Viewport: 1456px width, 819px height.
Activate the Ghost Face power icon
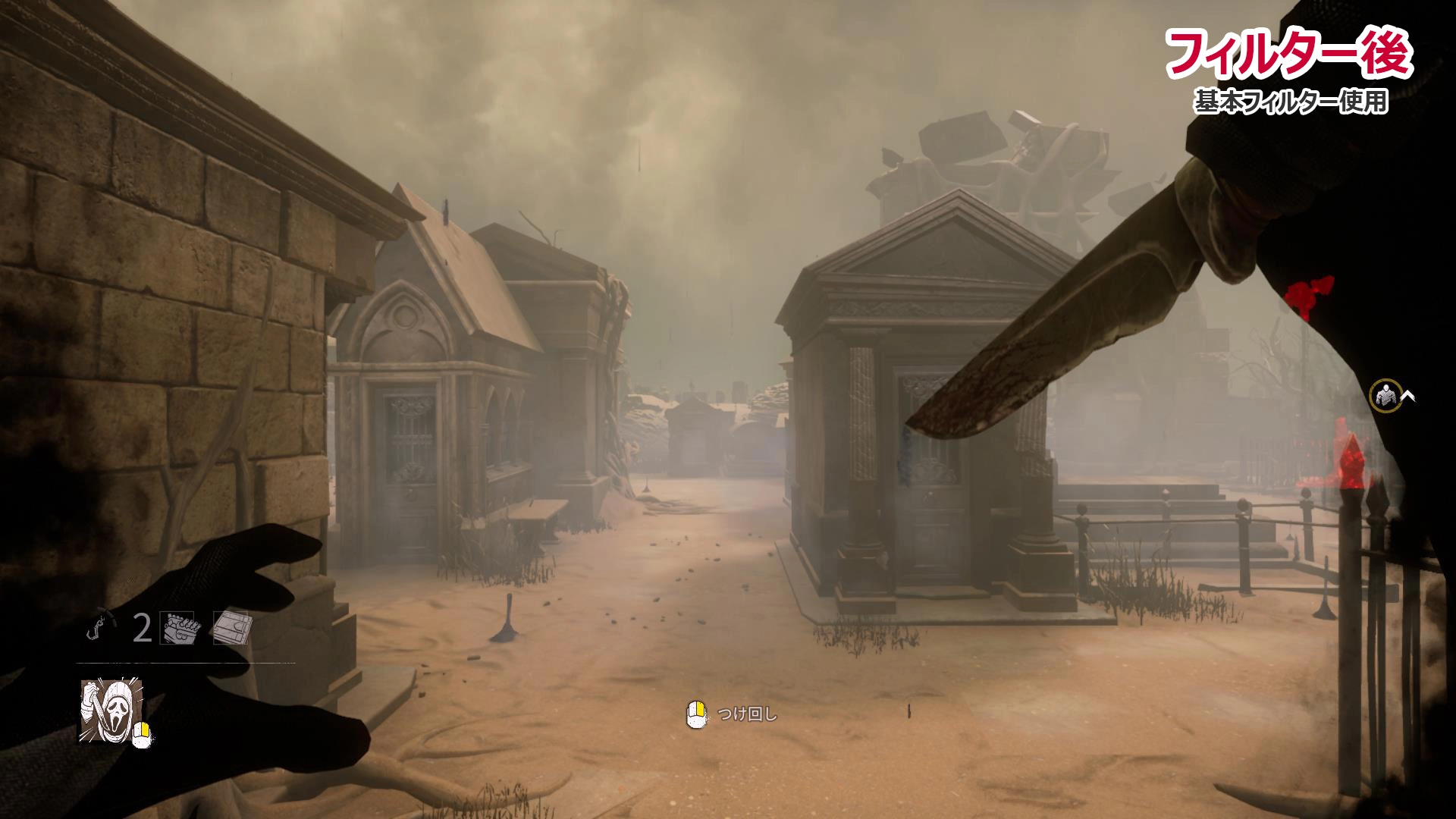(x=111, y=711)
